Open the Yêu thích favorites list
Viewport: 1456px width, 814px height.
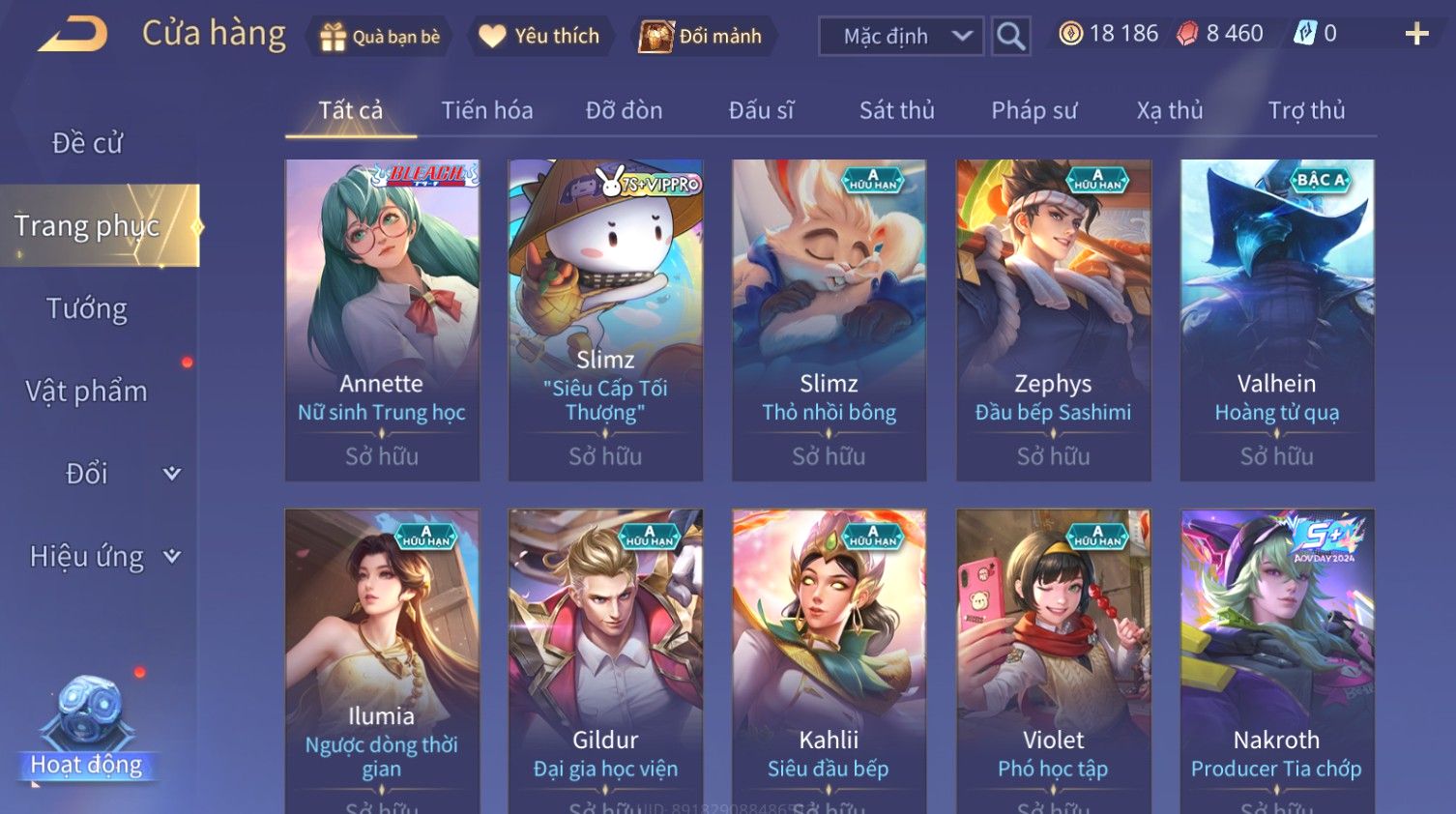coord(540,37)
